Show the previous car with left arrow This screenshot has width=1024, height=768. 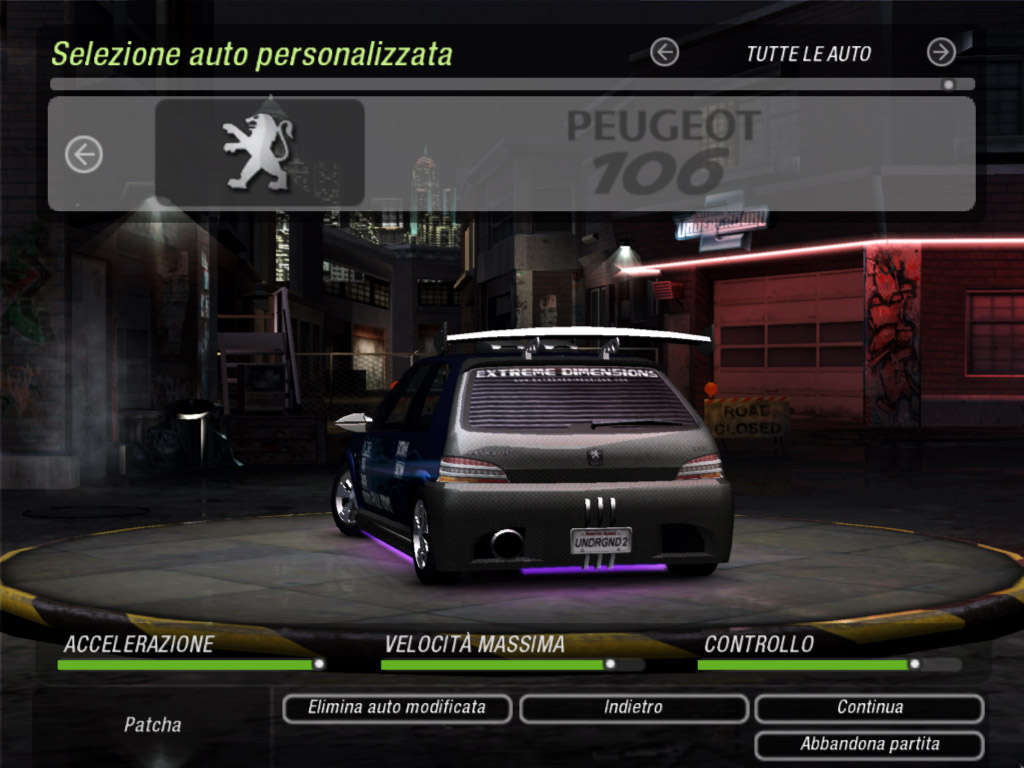pyautogui.click(x=84, y=154)
